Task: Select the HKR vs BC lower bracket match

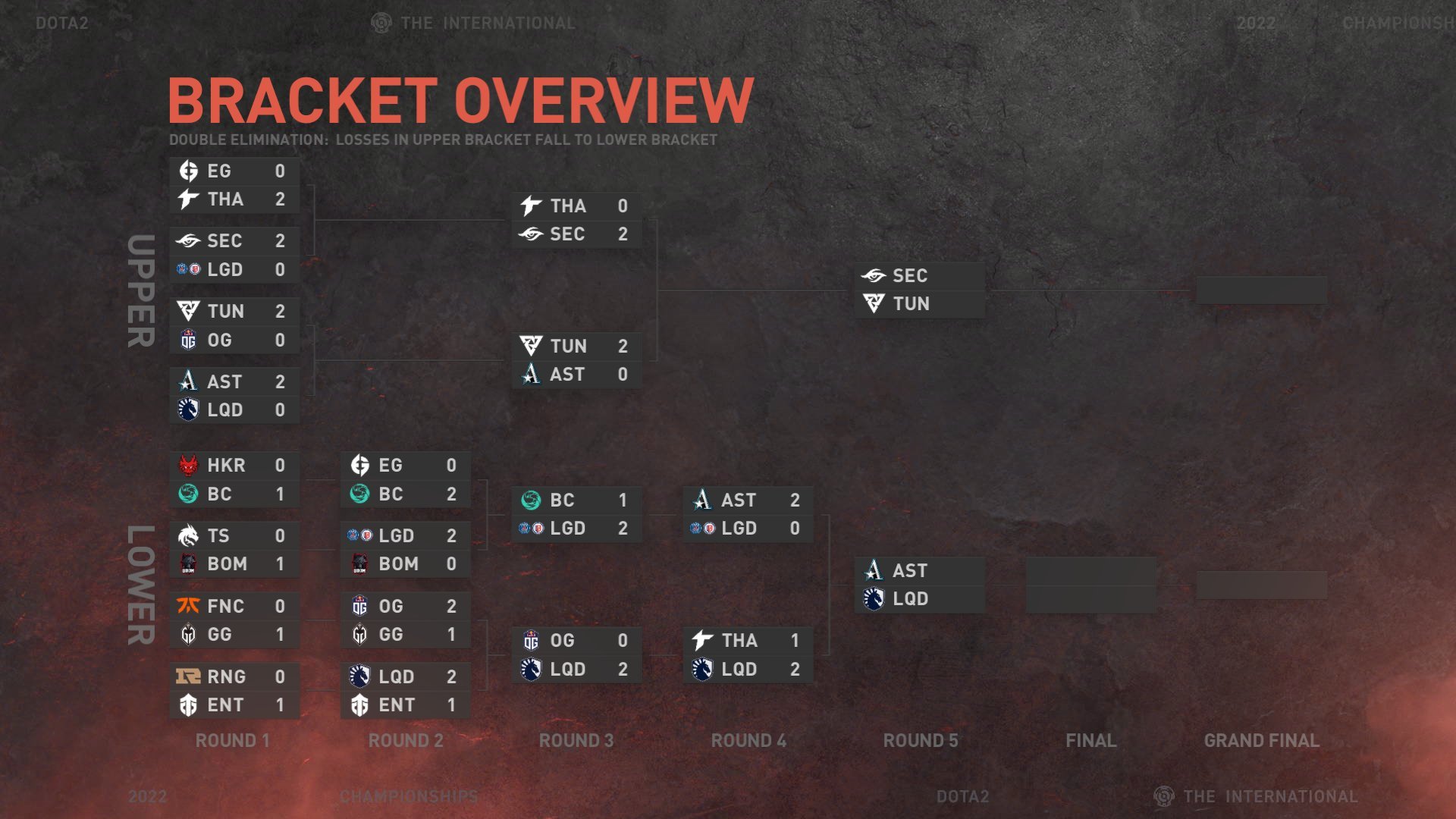Action: click(234, 479)
